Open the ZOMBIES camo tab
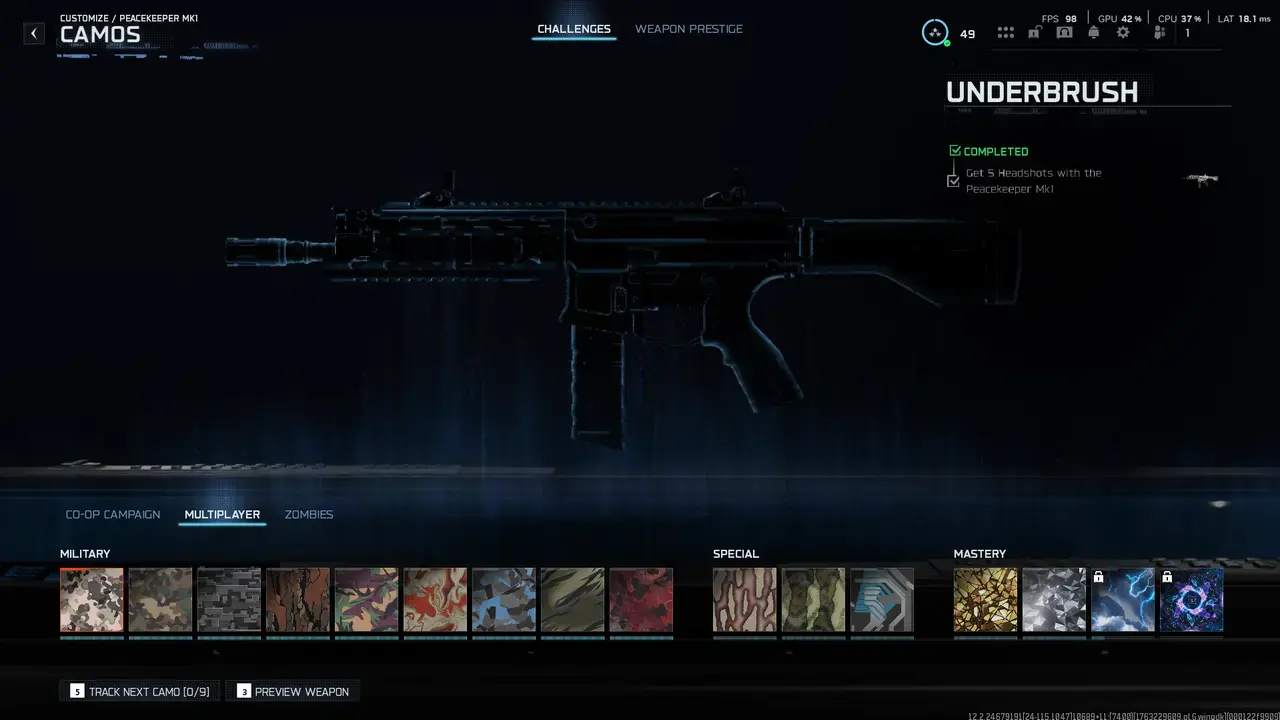 [308, 514]
